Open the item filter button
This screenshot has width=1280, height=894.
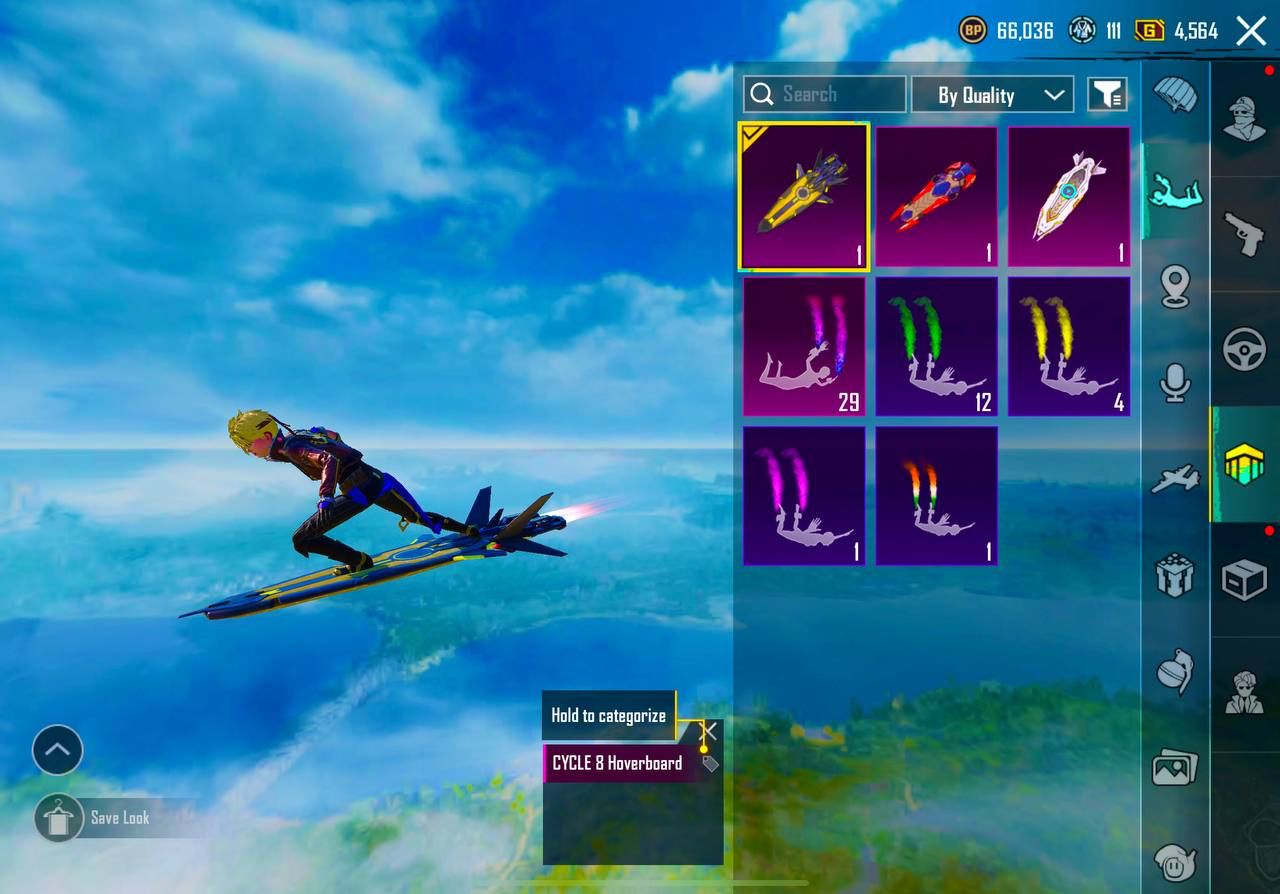(x=1107, y=95)
